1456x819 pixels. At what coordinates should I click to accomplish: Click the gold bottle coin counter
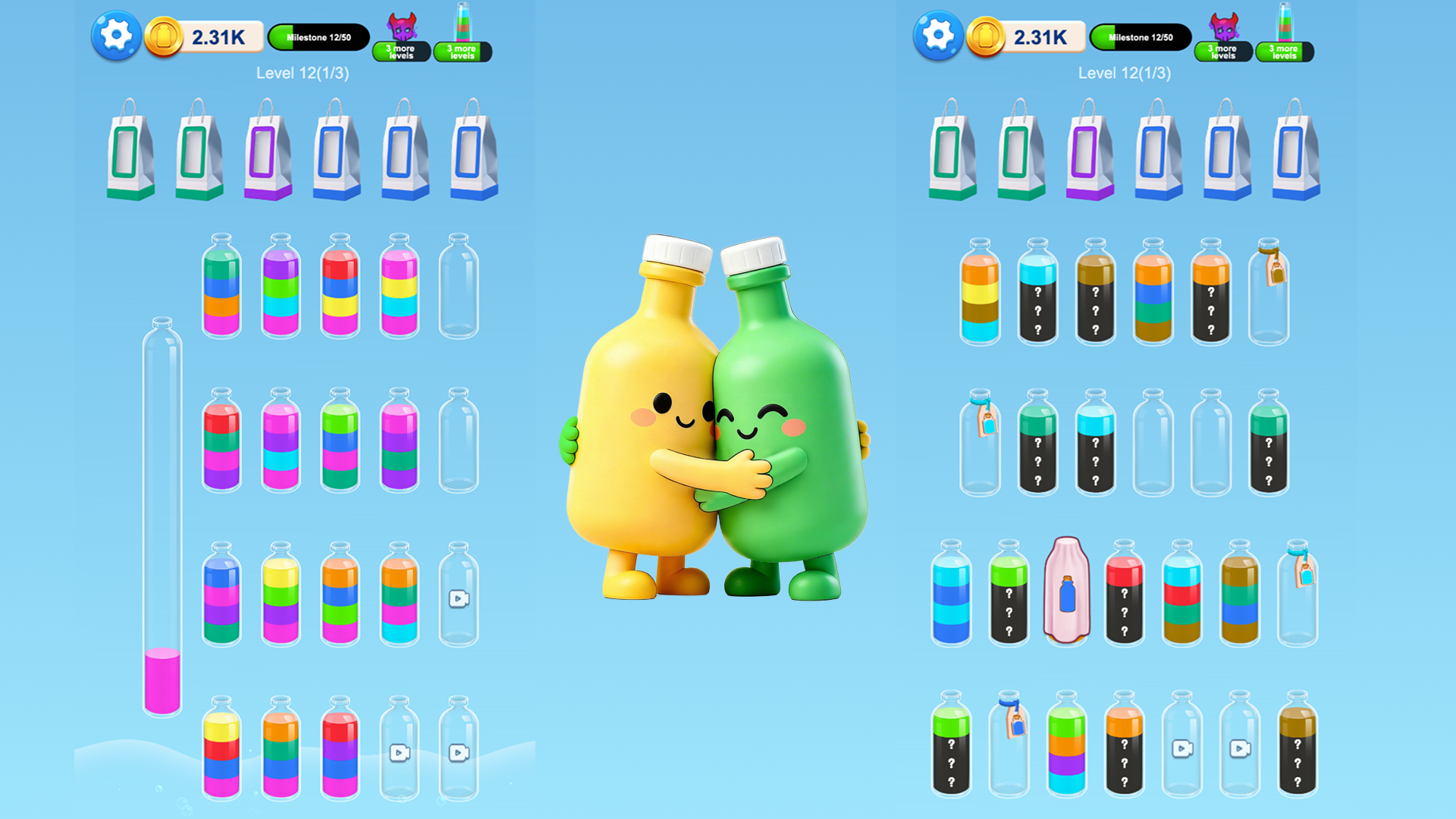coord(205,35)
